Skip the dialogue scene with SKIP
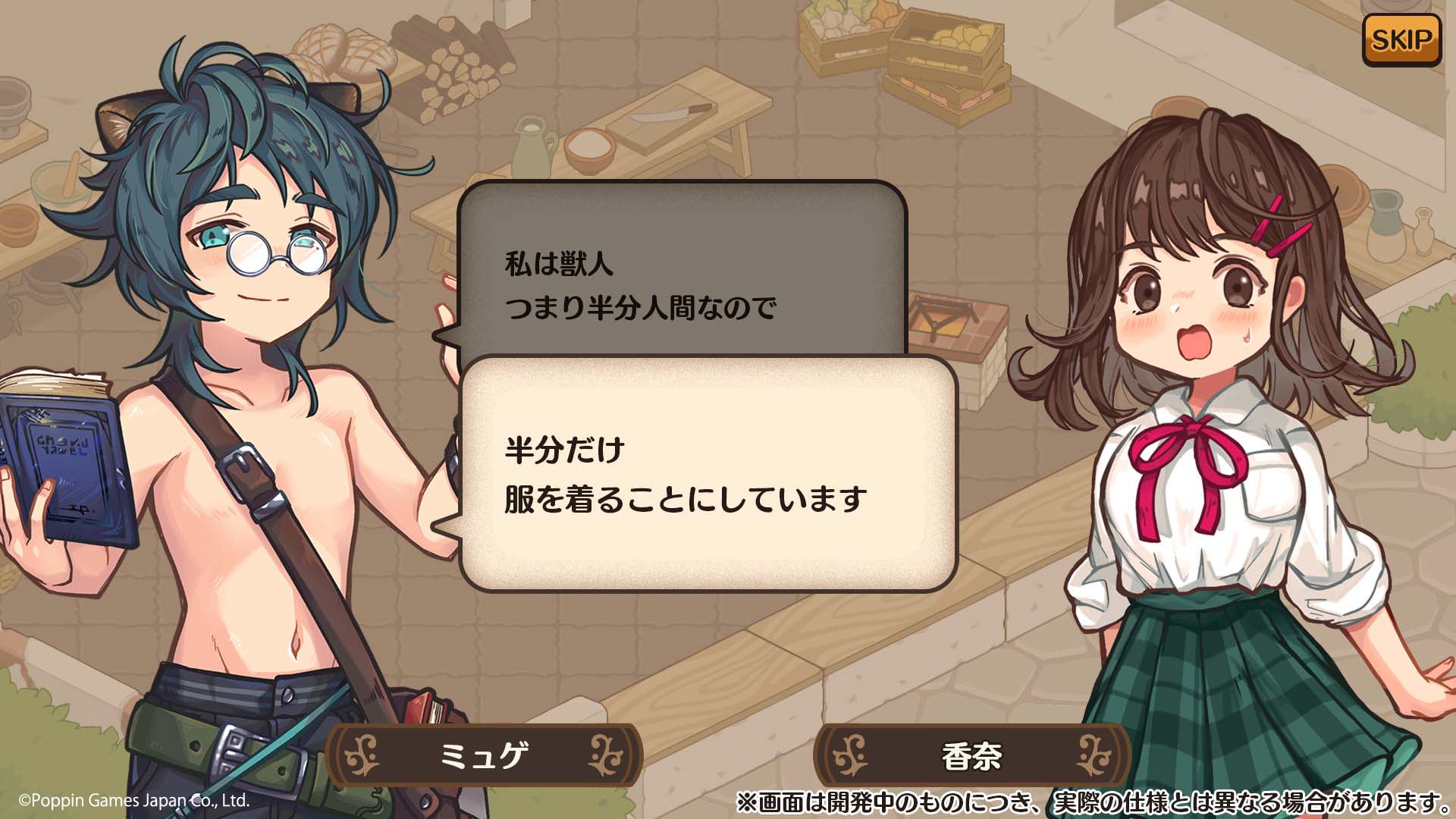The width and height of the screenshot is (1456, 819). 1401,39
